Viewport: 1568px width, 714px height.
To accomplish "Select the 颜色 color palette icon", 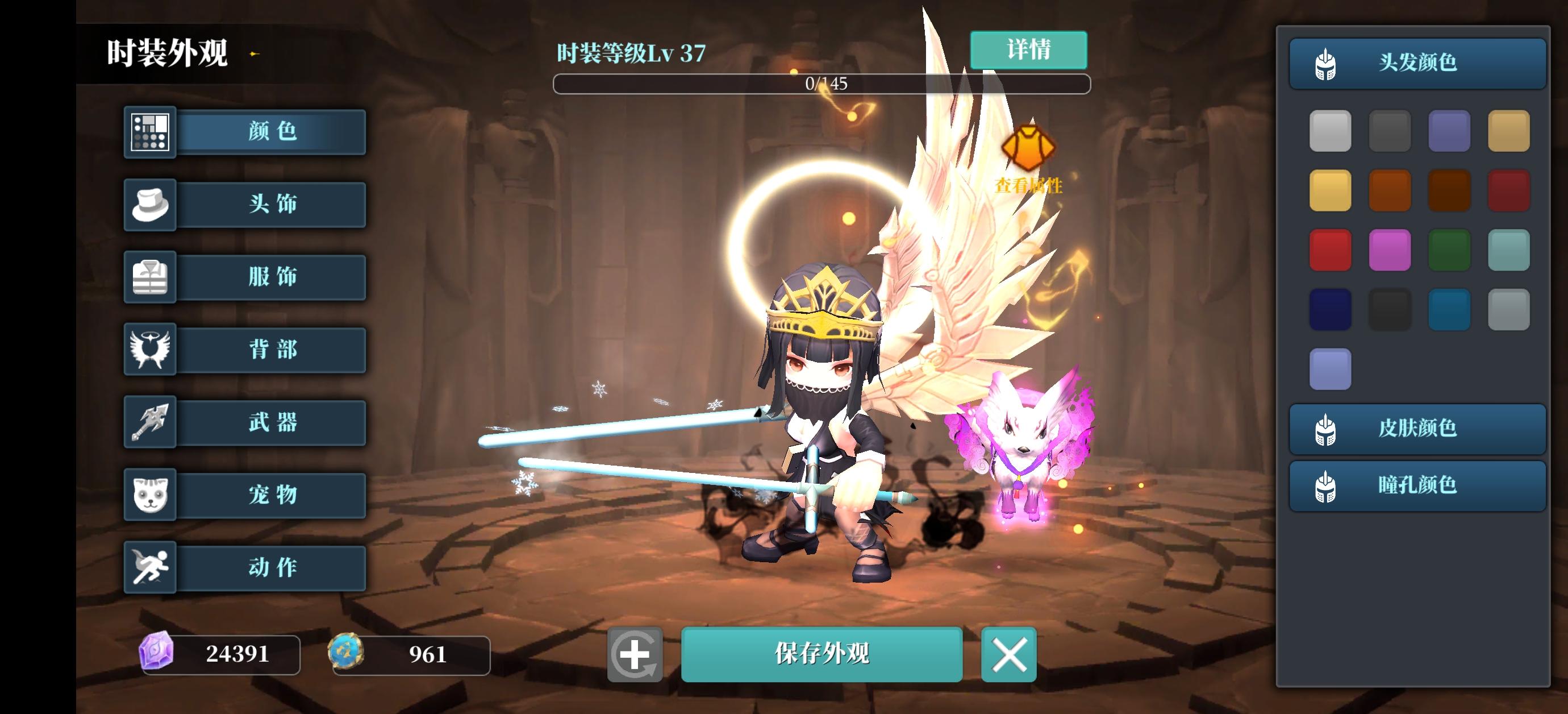I will coord(149,132).
